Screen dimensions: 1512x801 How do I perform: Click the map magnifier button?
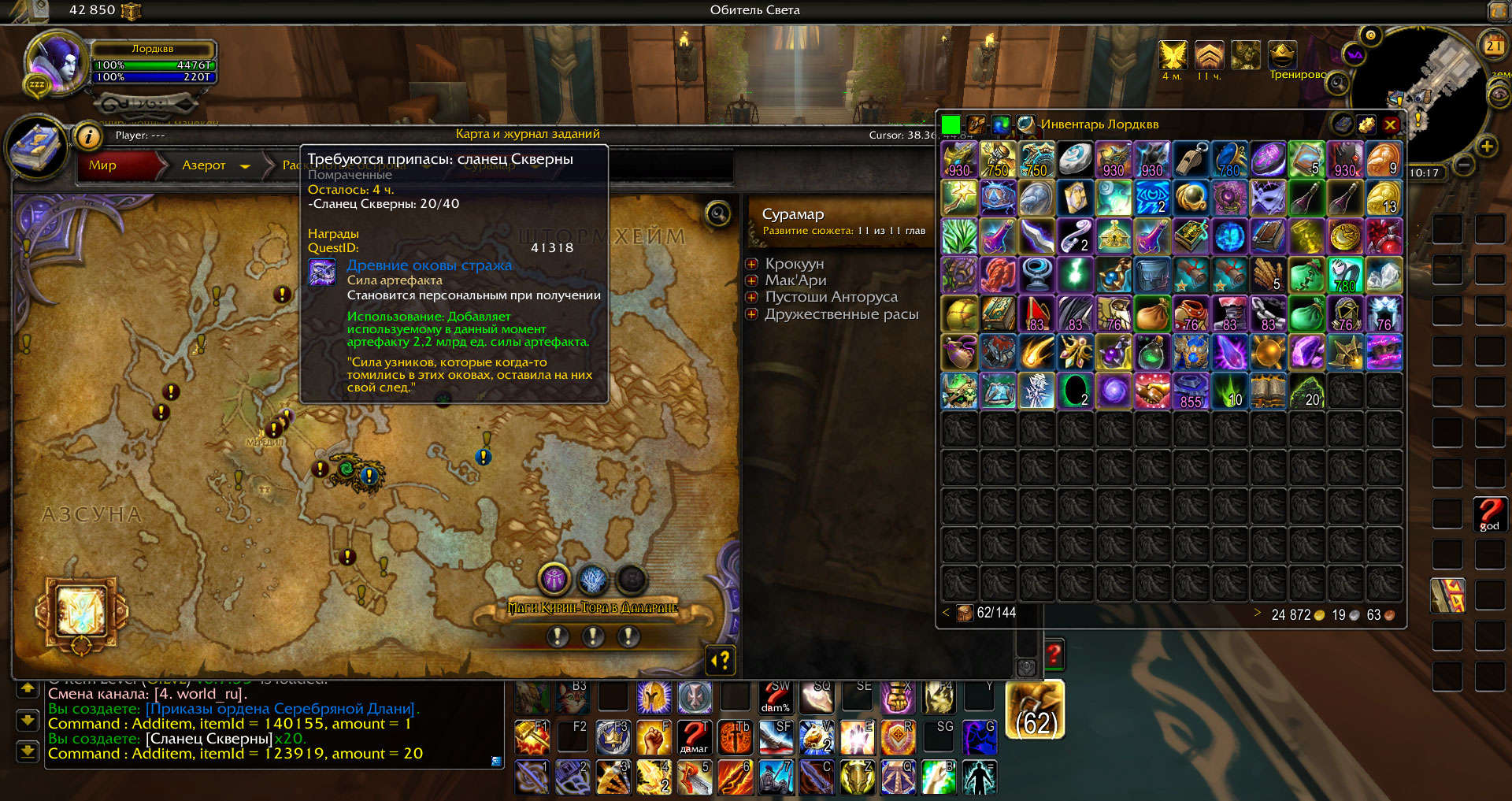718,213
